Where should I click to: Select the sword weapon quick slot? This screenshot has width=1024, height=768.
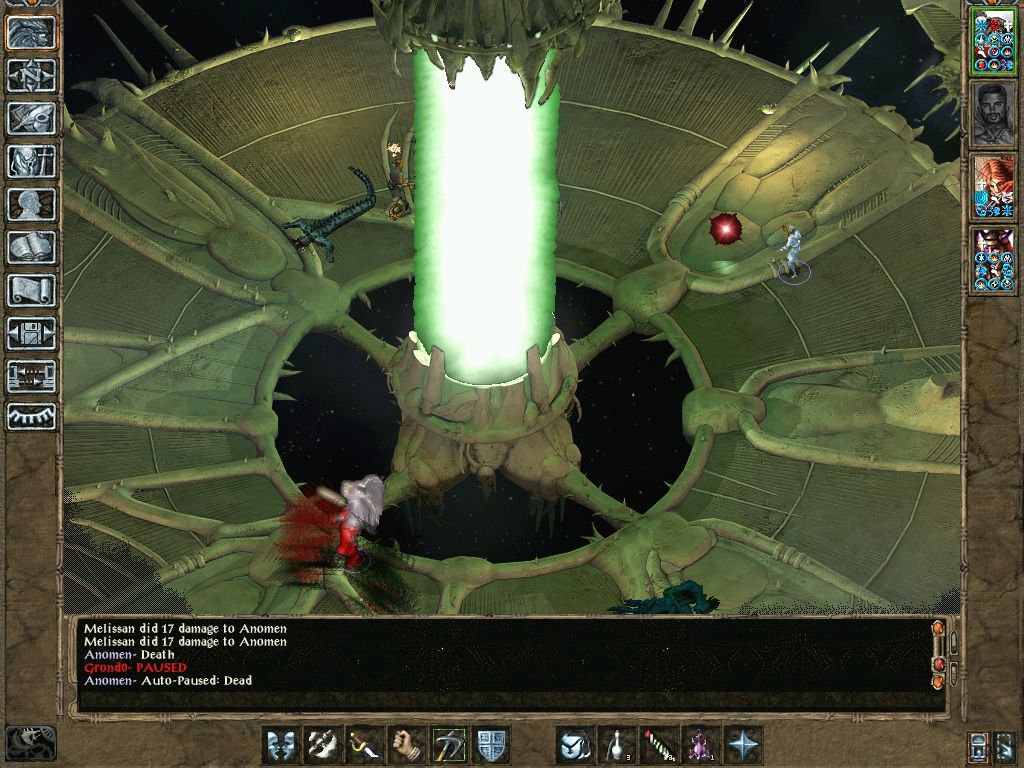(365, 745)
